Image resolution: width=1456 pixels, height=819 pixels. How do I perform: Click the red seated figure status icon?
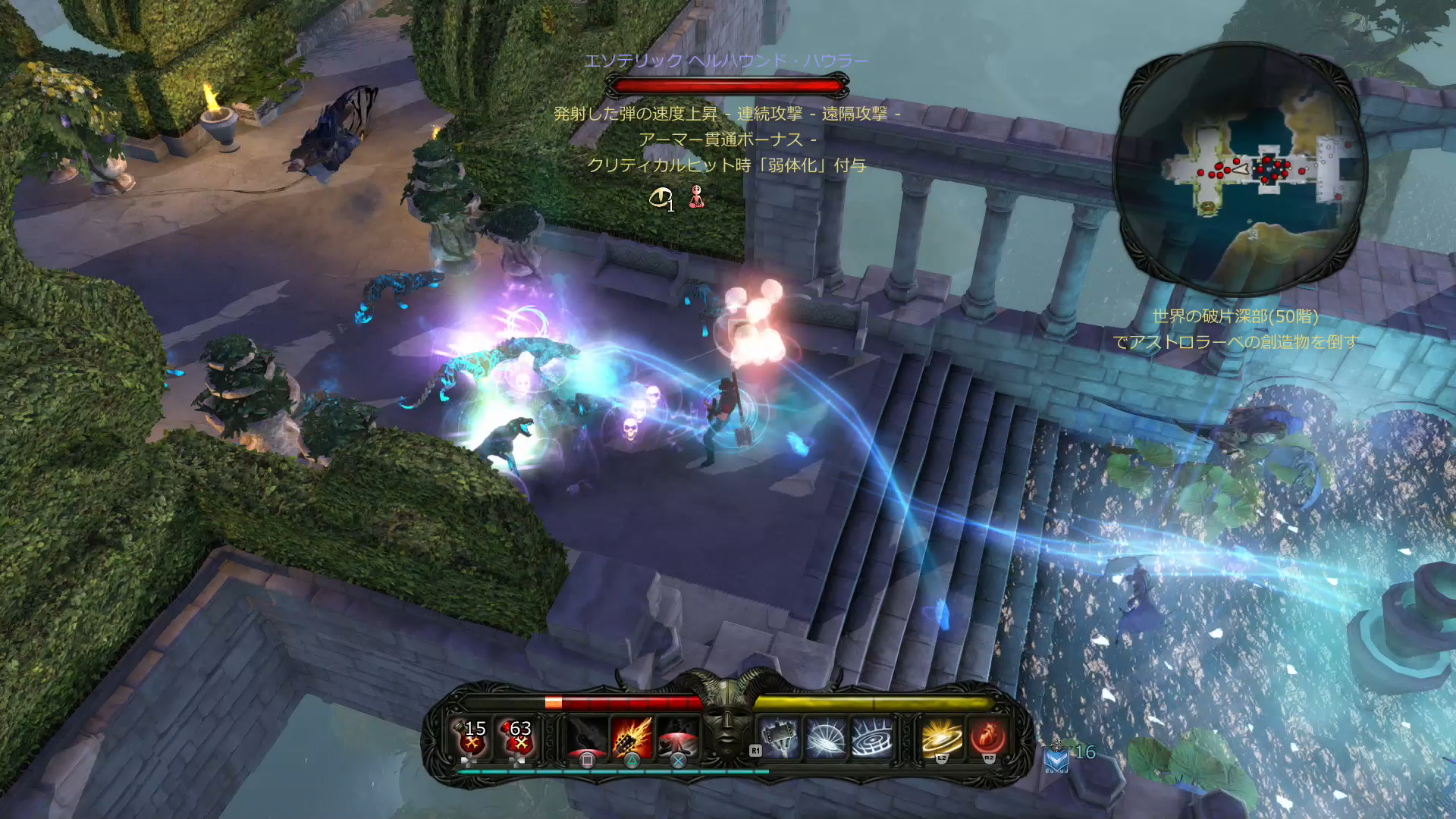(x=696, y=198)
